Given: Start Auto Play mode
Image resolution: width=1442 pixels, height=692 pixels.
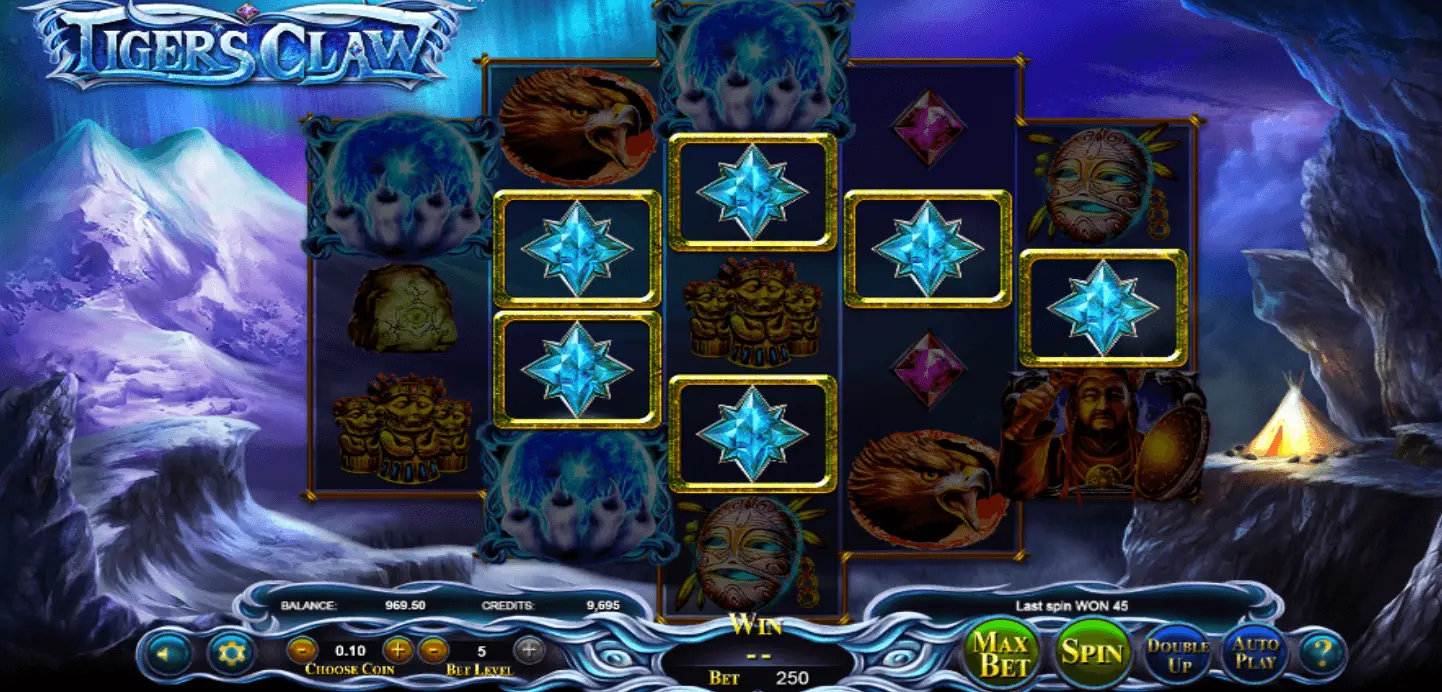Looking at the screenshot, I should pyautogui.click(x=1255, y=653).
